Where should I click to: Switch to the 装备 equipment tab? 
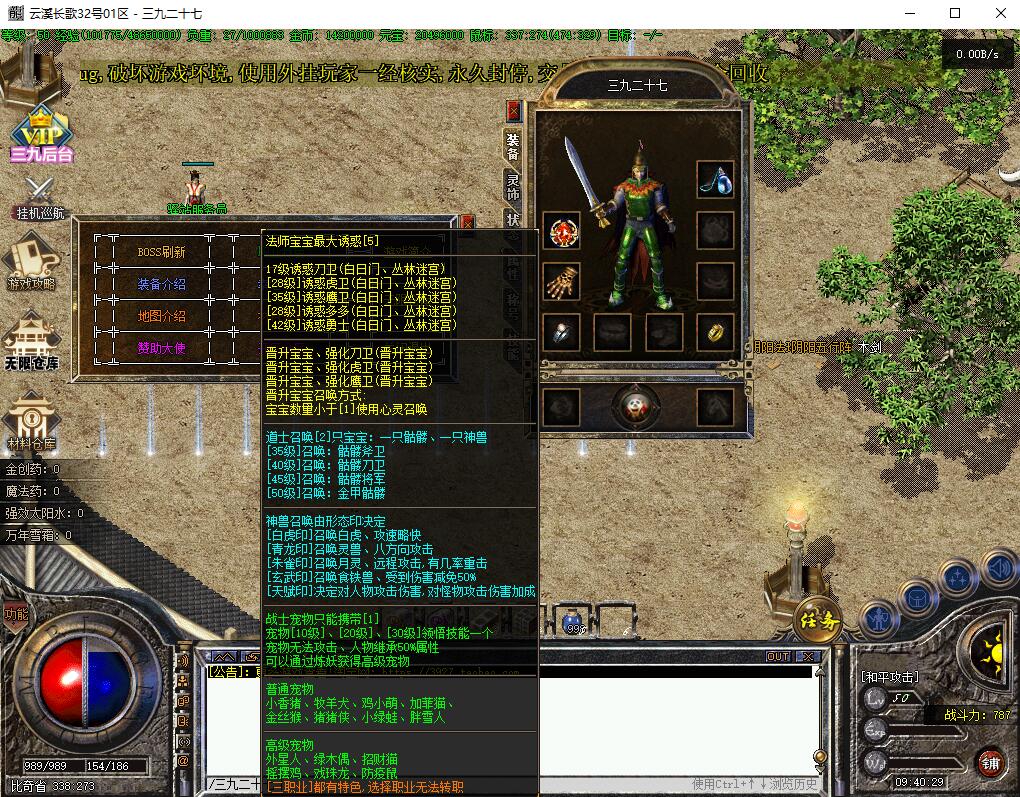(512, 146)
